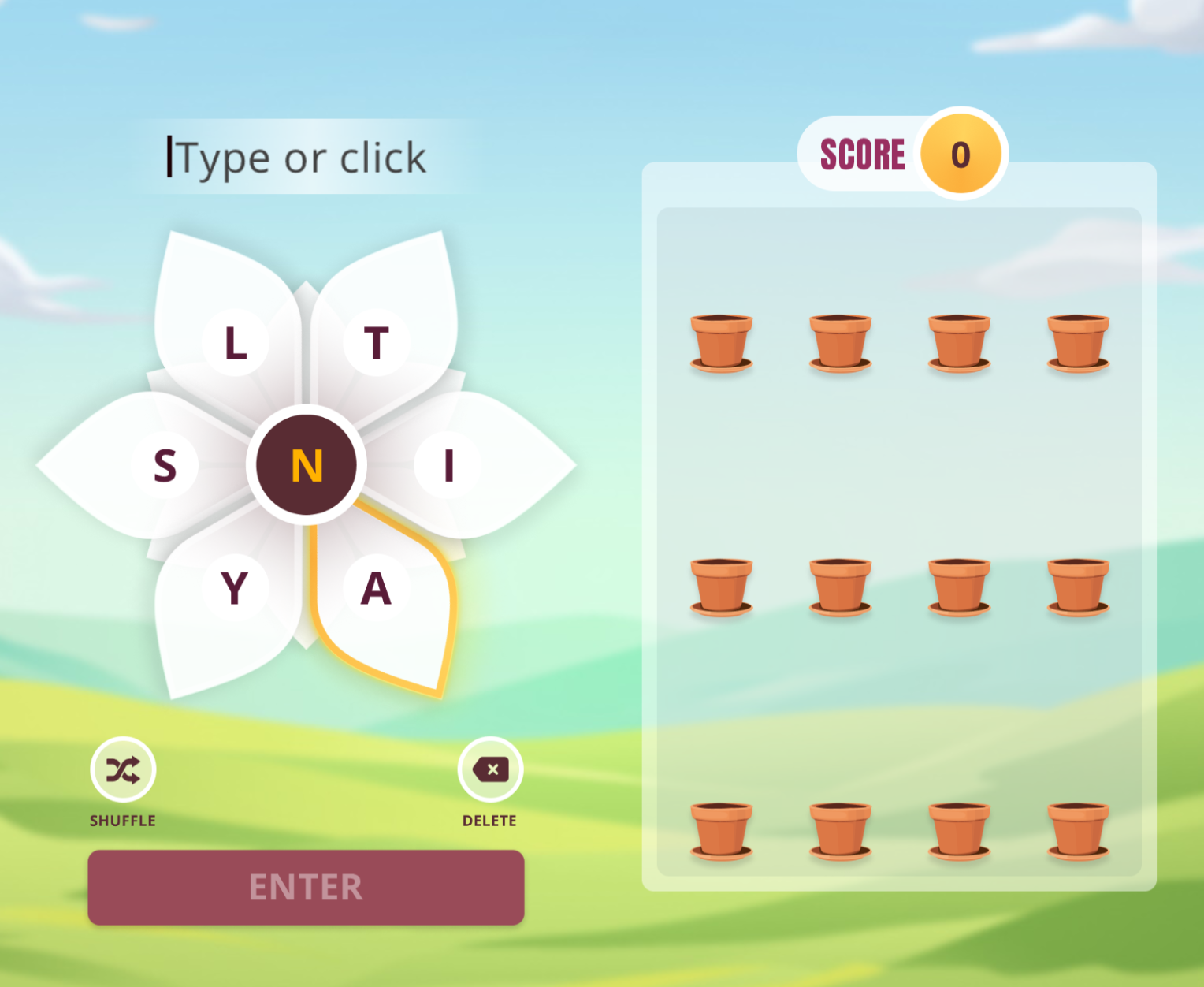
Task: Click the yellow score counter showing 0
Action: [960, 154]
